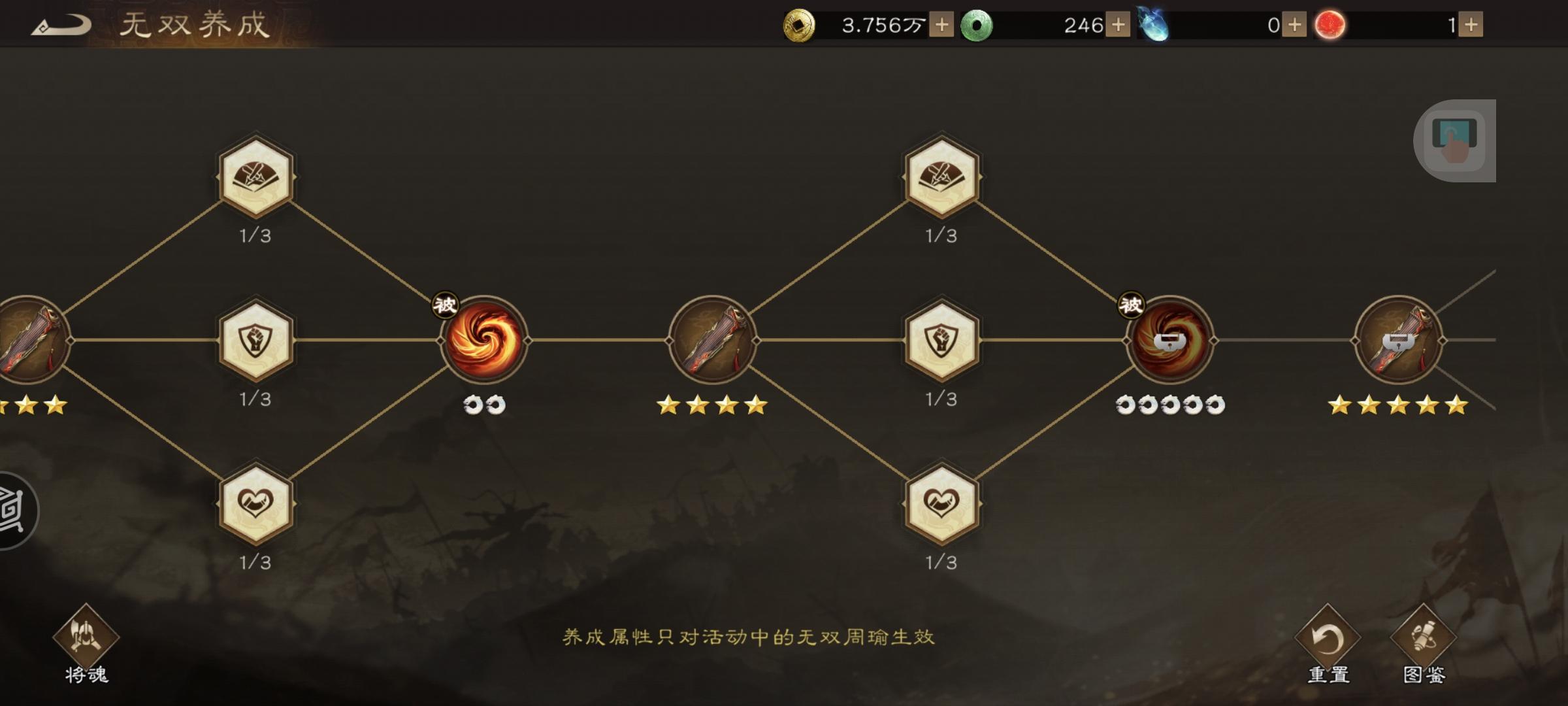Toggle the floating touch assist button top right
The height and width of the screenshot is (706, 1568).
click(1457, 141)
